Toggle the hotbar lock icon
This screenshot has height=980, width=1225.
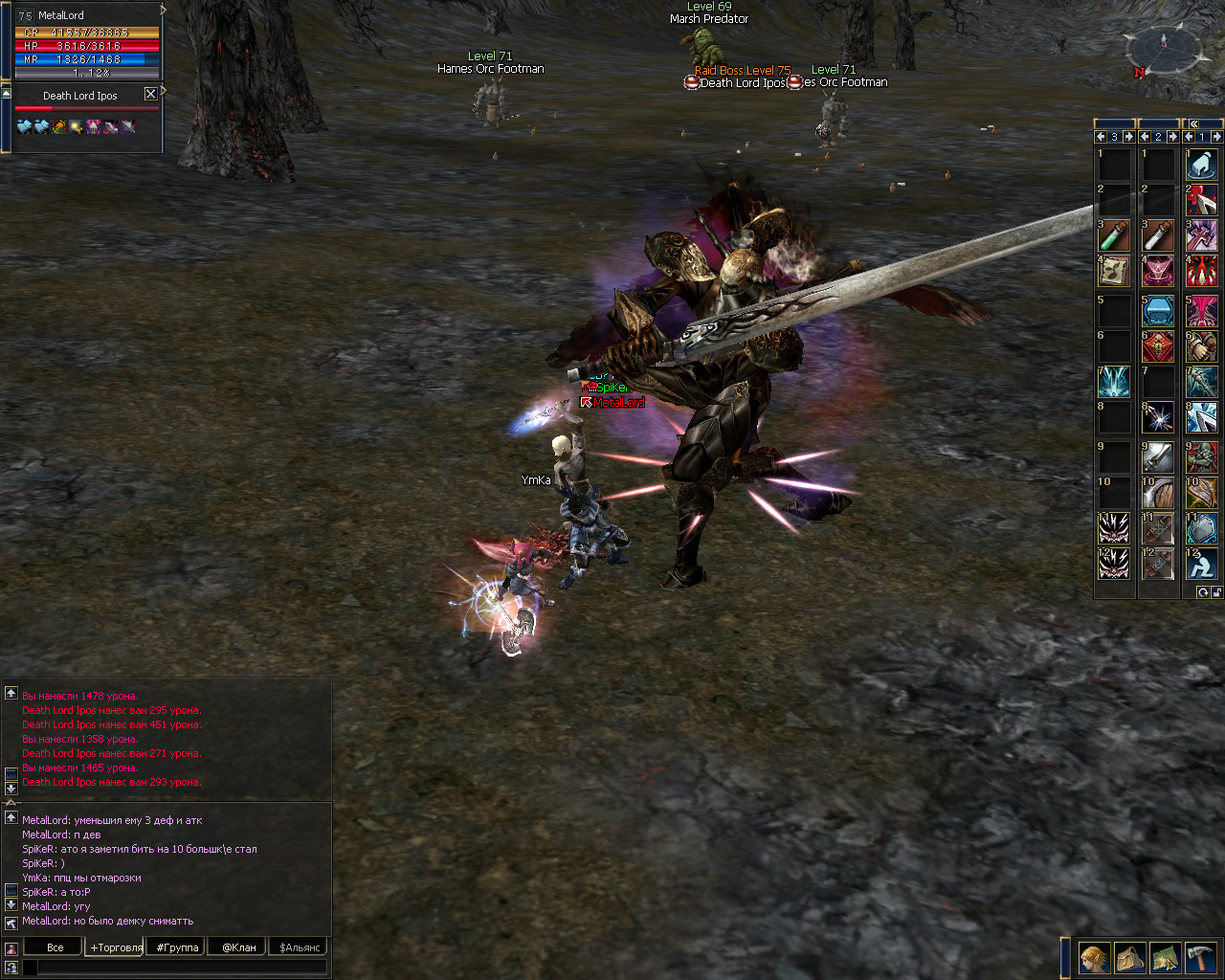[x=1216, y=592]
